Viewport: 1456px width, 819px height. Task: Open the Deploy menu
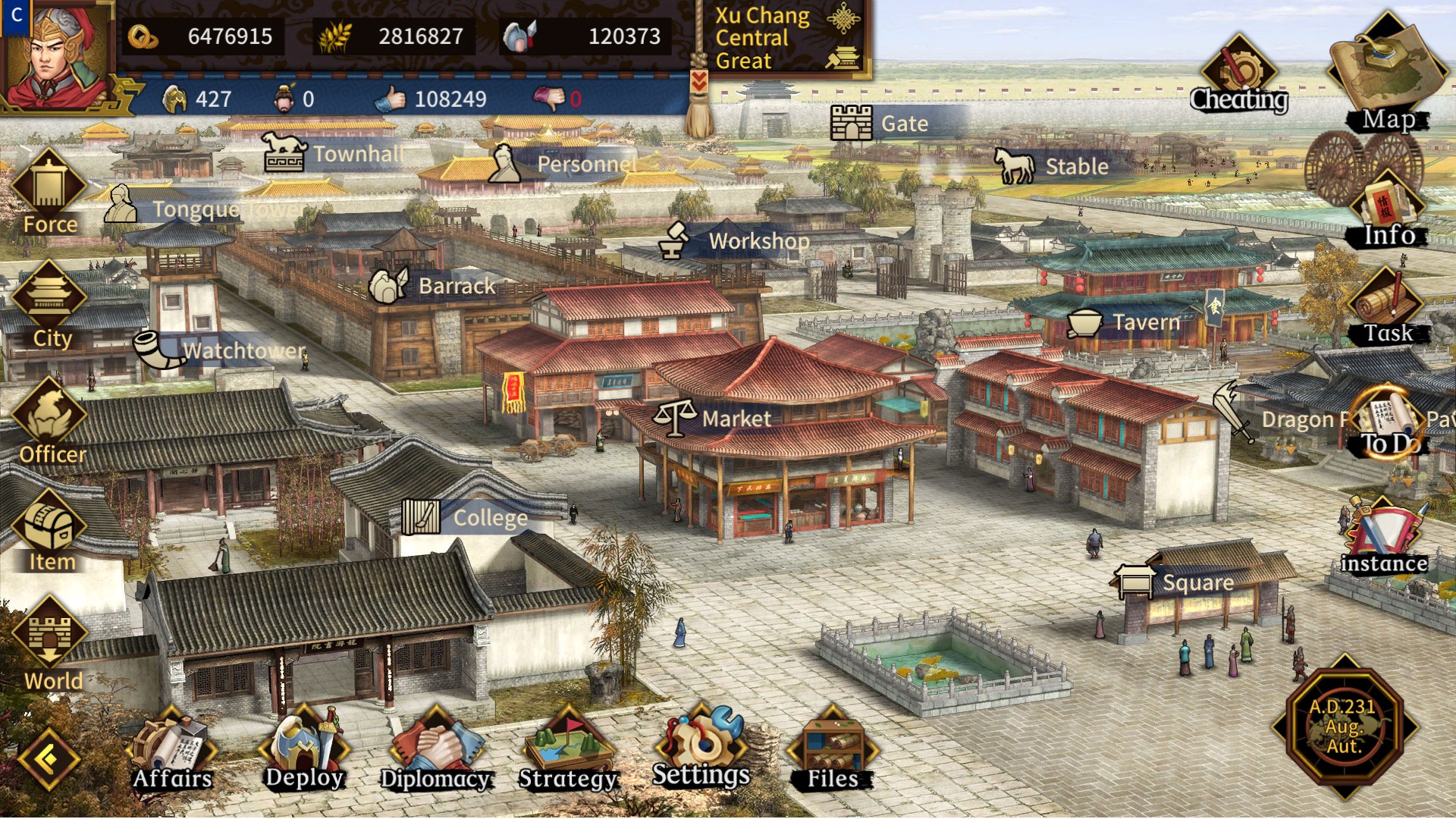305,749
